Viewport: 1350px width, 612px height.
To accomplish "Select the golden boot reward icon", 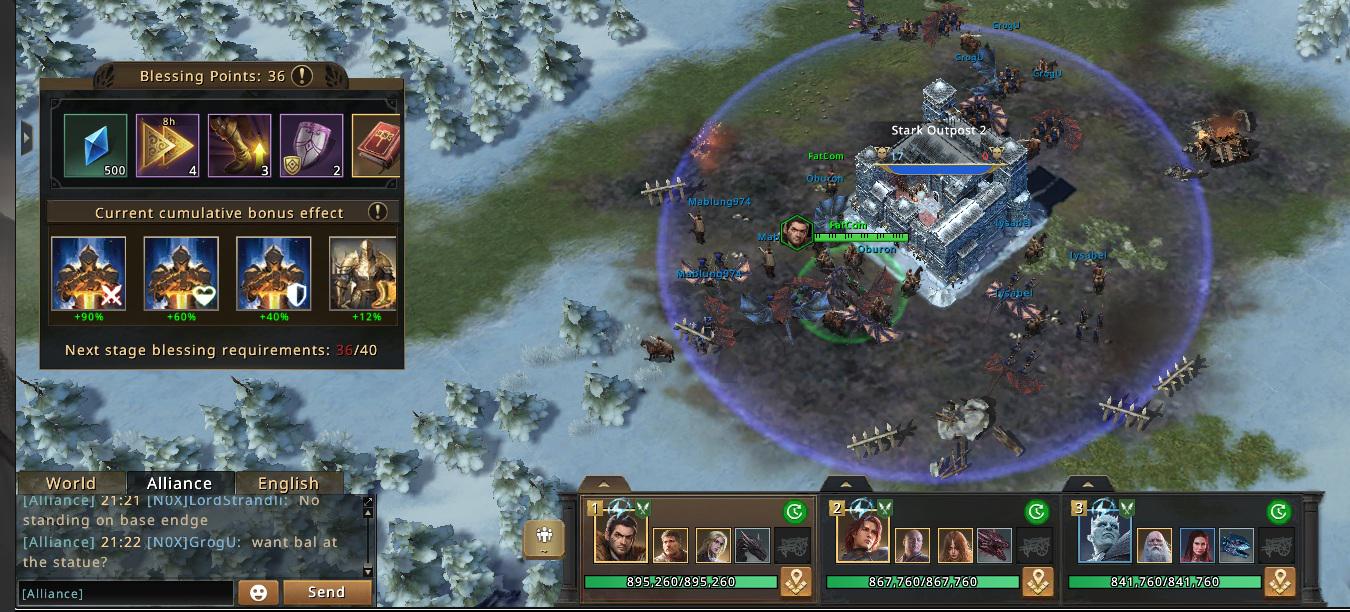I will tap(239, 146).
